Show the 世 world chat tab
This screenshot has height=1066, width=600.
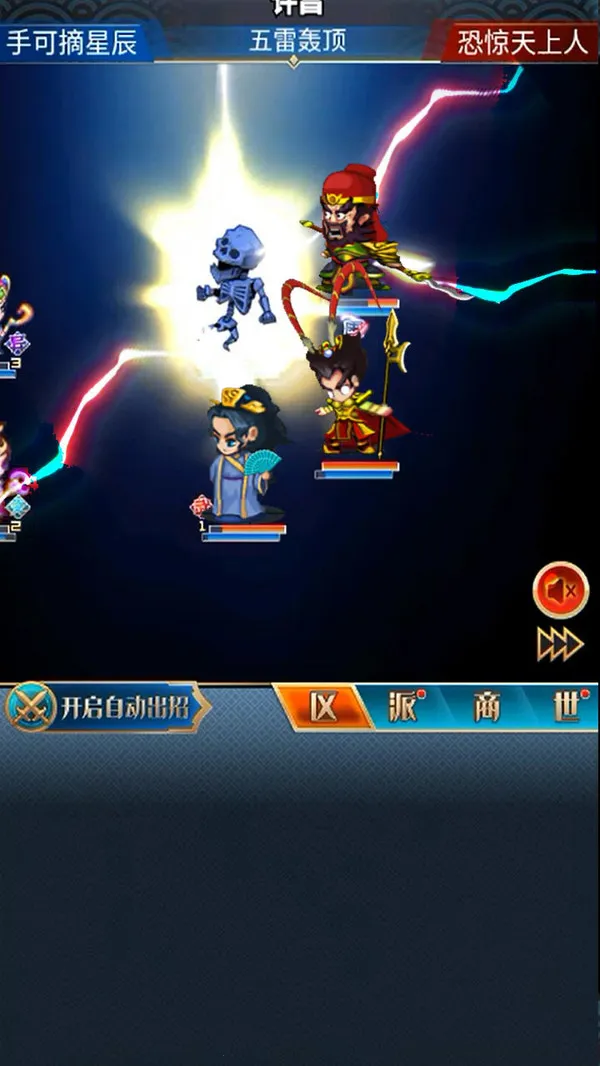pos(568,708)
